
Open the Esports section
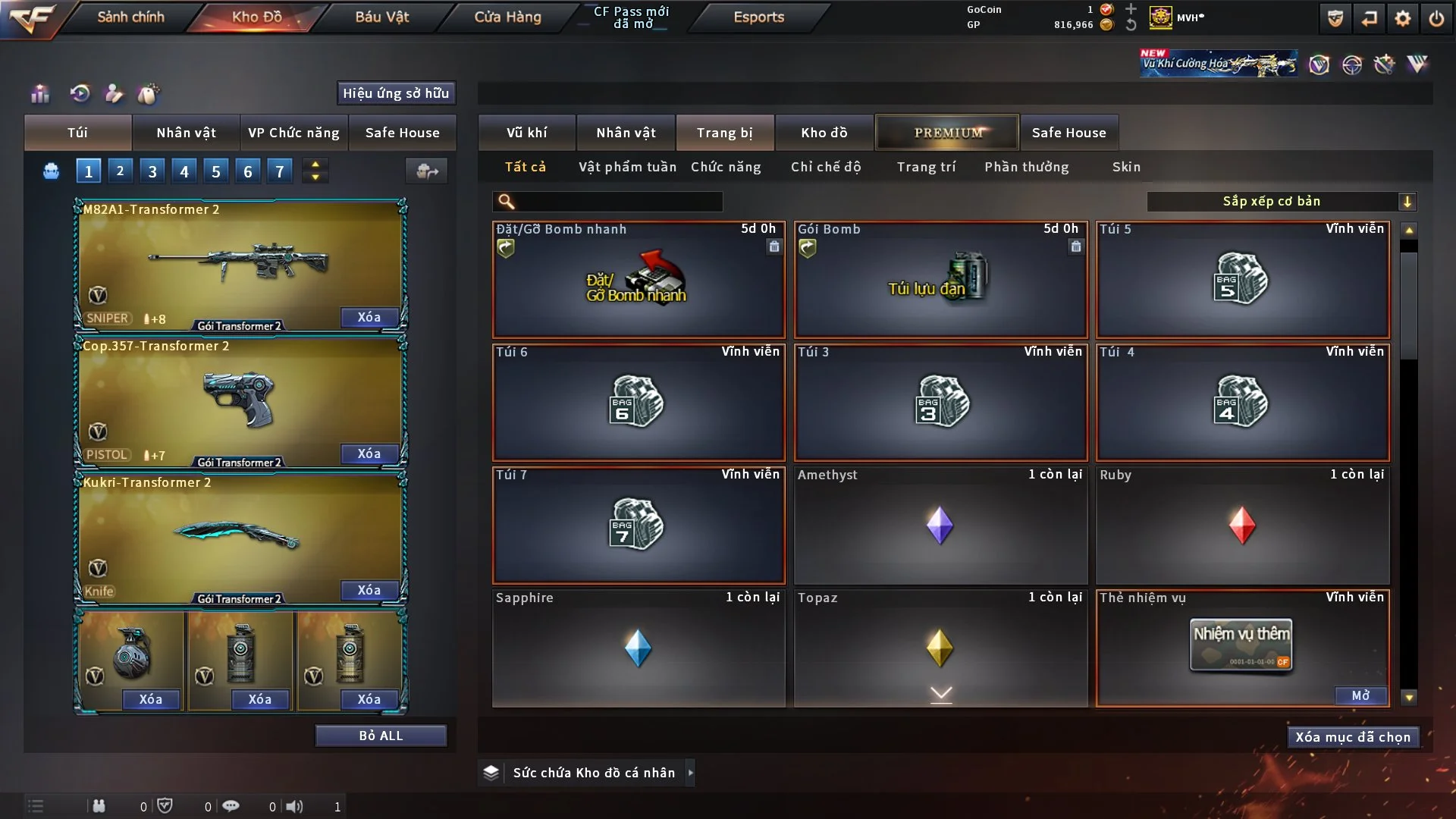(758, 17)
